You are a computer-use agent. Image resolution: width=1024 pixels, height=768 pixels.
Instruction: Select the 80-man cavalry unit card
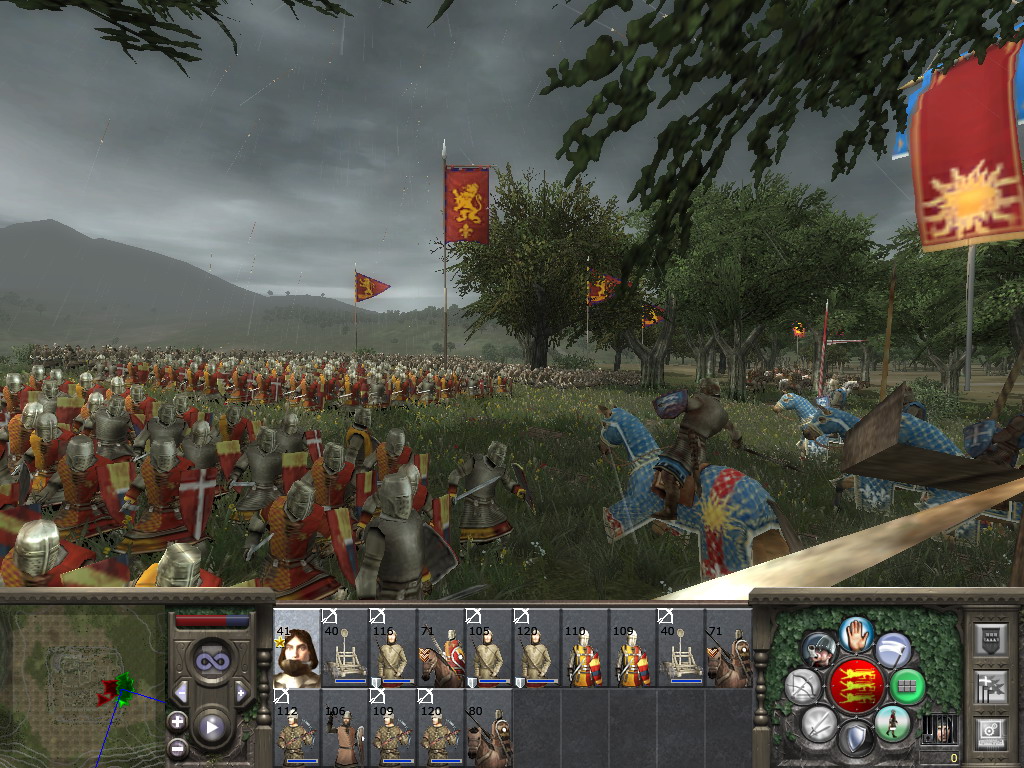[488, 726]
